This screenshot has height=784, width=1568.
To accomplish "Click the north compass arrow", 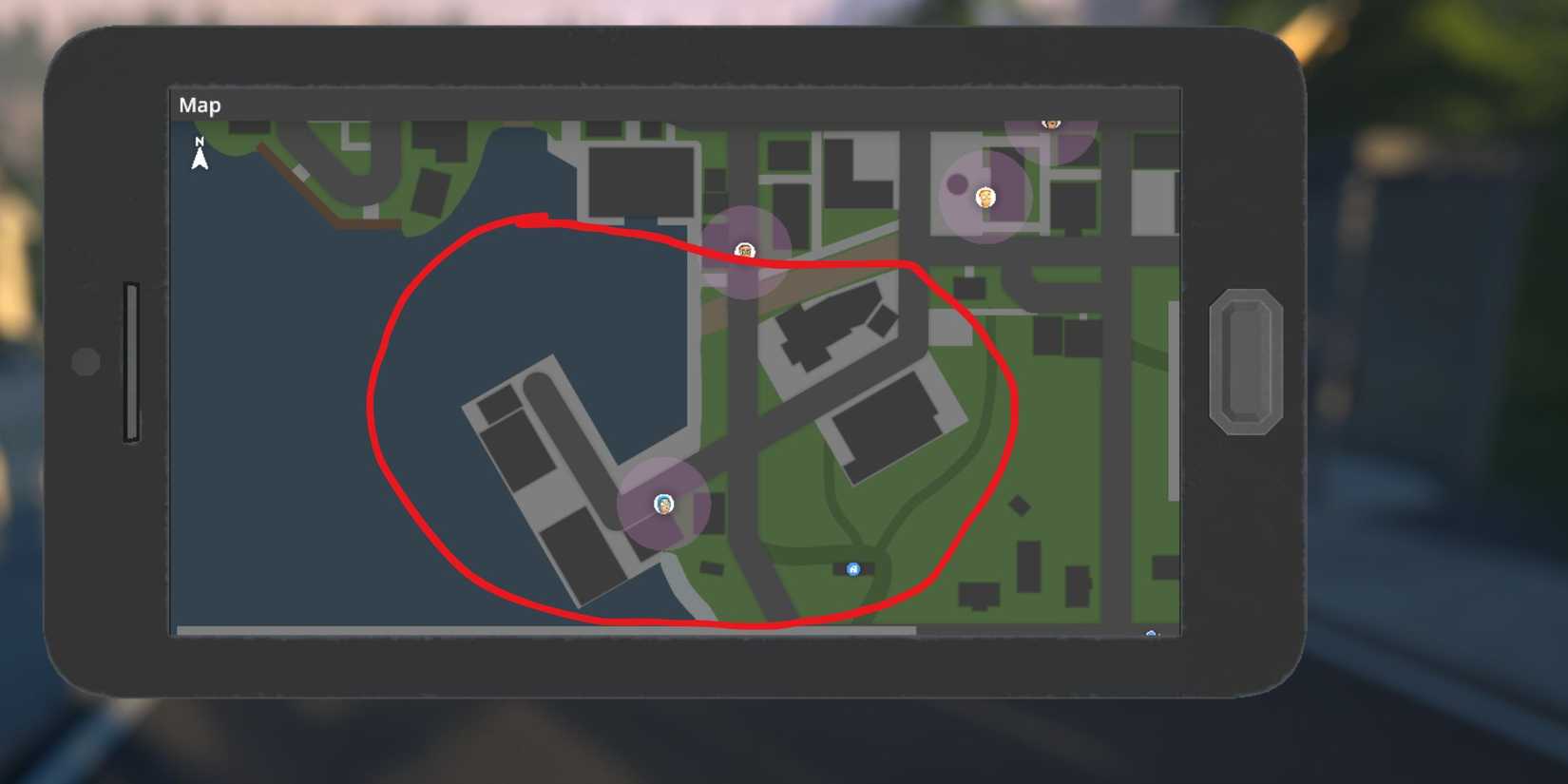I will tap(200, 156).
